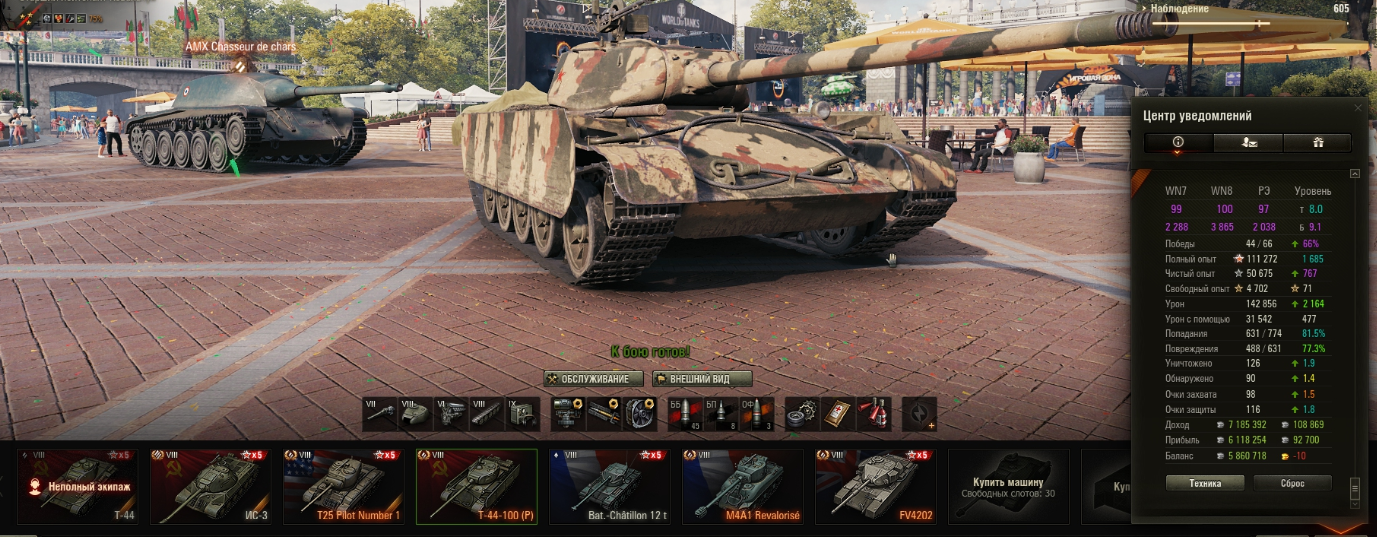The height and width of the screenshot is (537, 1377).
Task: Open the ventilation fan equipment slot
Action: [640, 414]
